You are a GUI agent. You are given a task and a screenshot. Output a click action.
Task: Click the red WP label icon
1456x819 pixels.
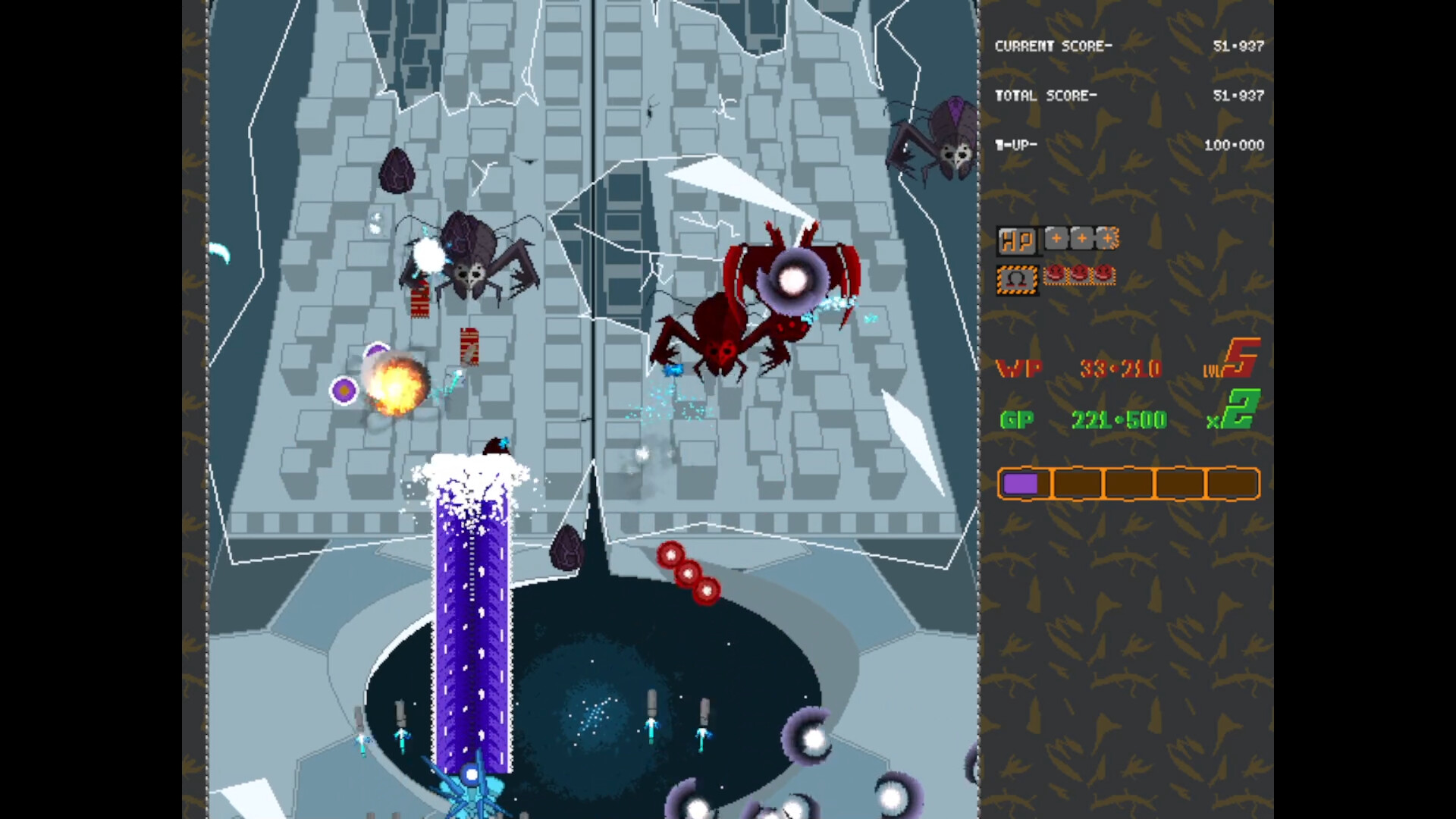click(x=1019, y=369)
